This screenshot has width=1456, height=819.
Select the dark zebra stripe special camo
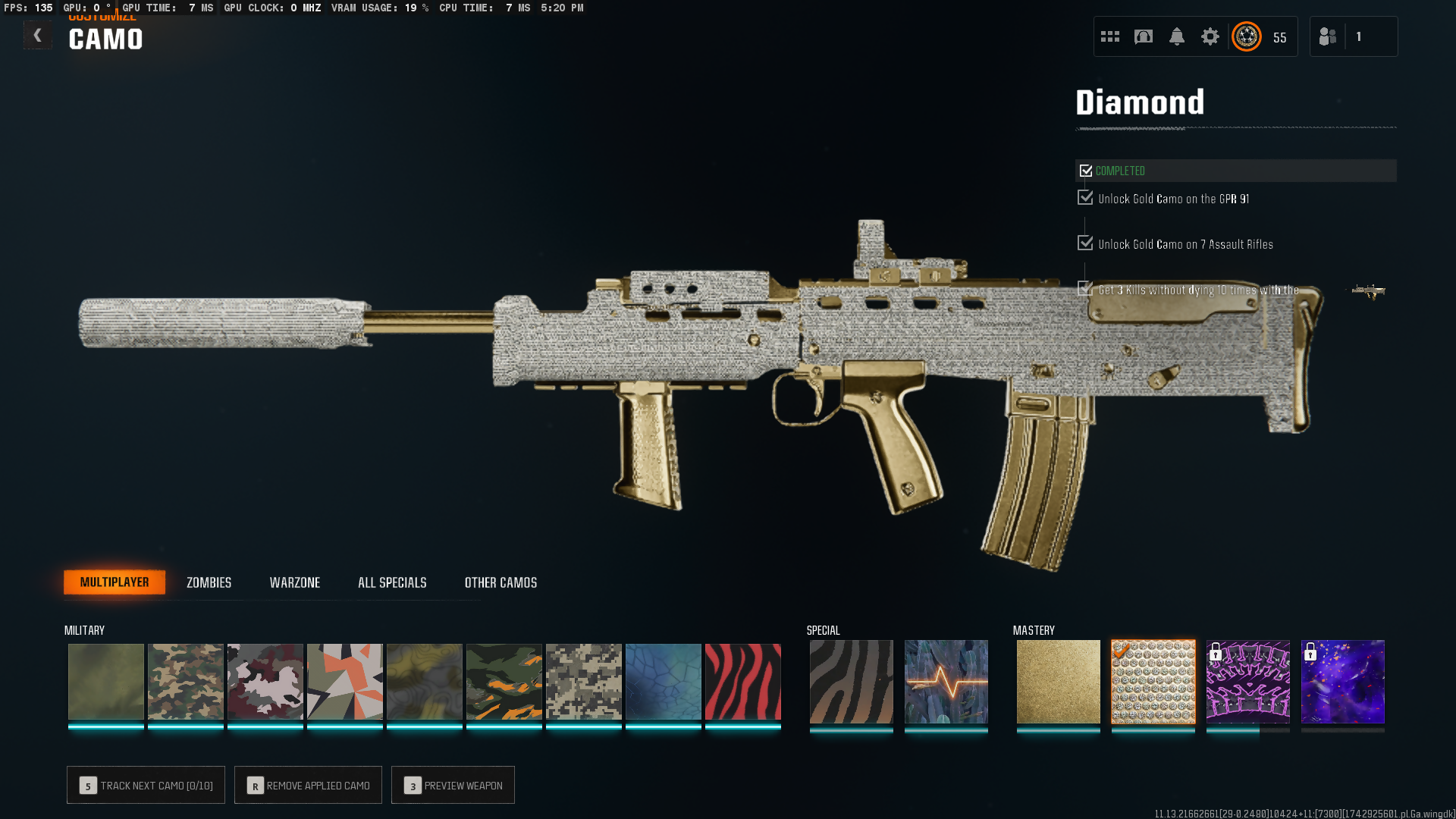point(851,682)
